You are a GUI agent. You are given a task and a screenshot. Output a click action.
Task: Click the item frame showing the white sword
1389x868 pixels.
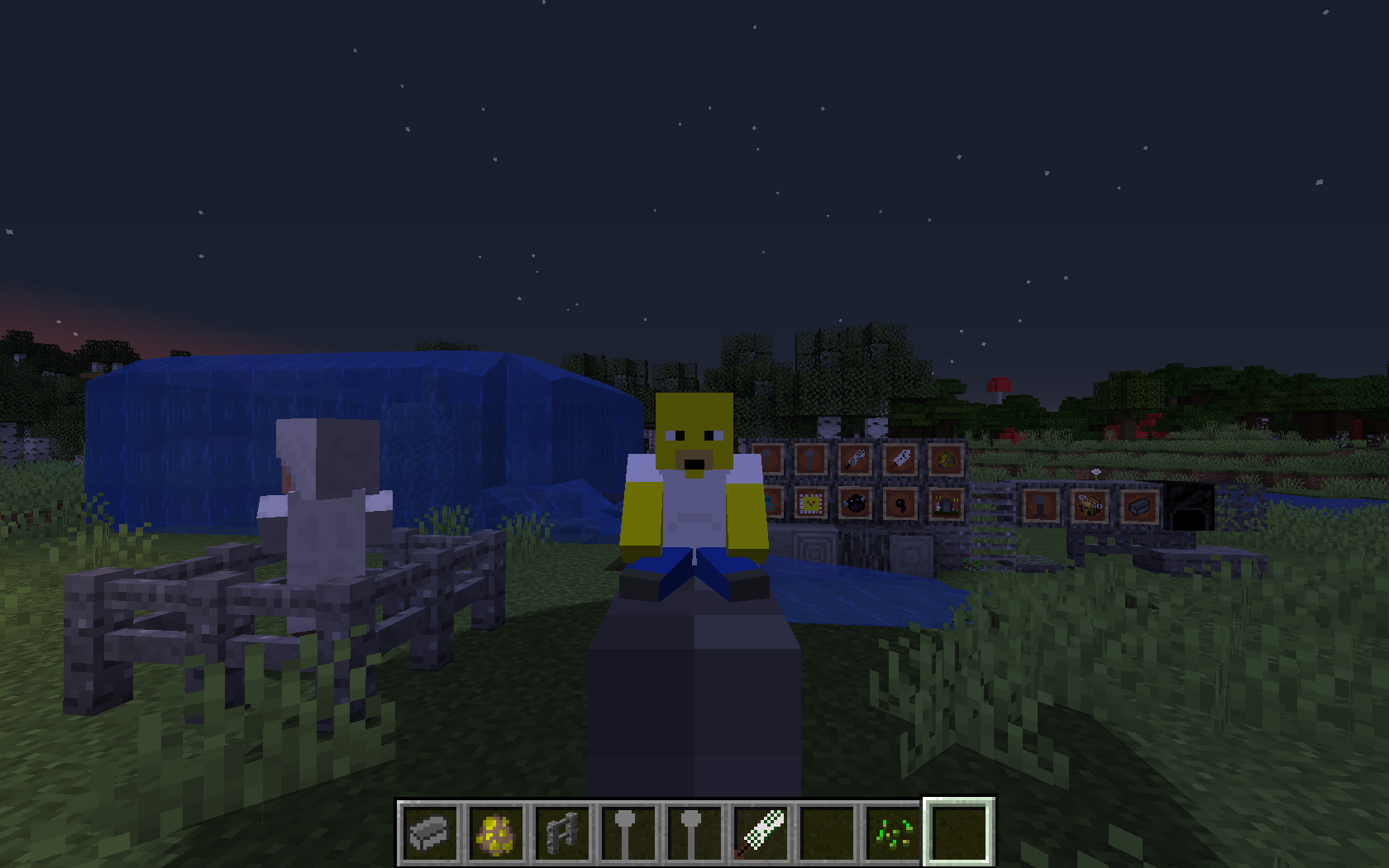coord(899,460)
